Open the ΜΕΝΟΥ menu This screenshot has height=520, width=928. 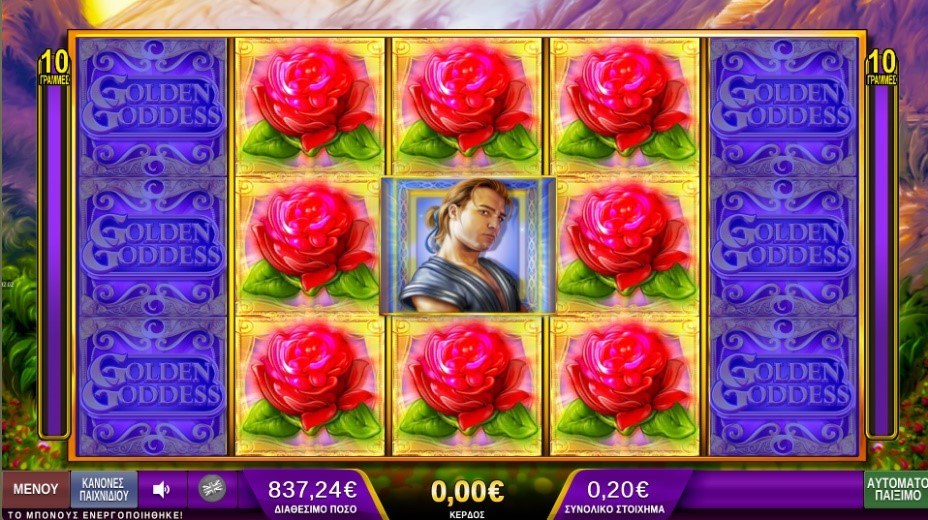(35, 490)
